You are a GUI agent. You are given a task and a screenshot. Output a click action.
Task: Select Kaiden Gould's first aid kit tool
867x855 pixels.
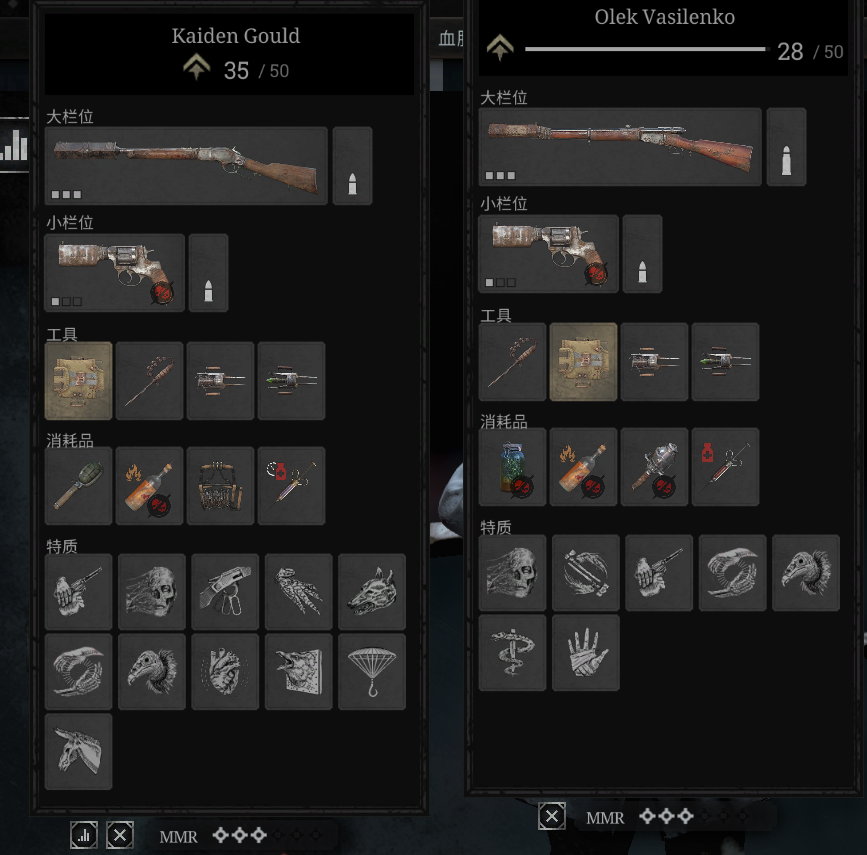click(79, 381)
